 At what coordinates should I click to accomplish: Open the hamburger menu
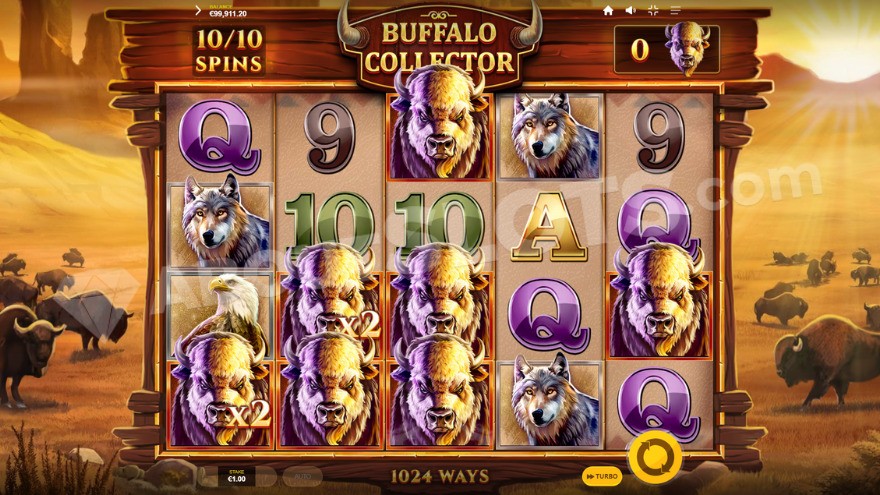tap(676, 10)
